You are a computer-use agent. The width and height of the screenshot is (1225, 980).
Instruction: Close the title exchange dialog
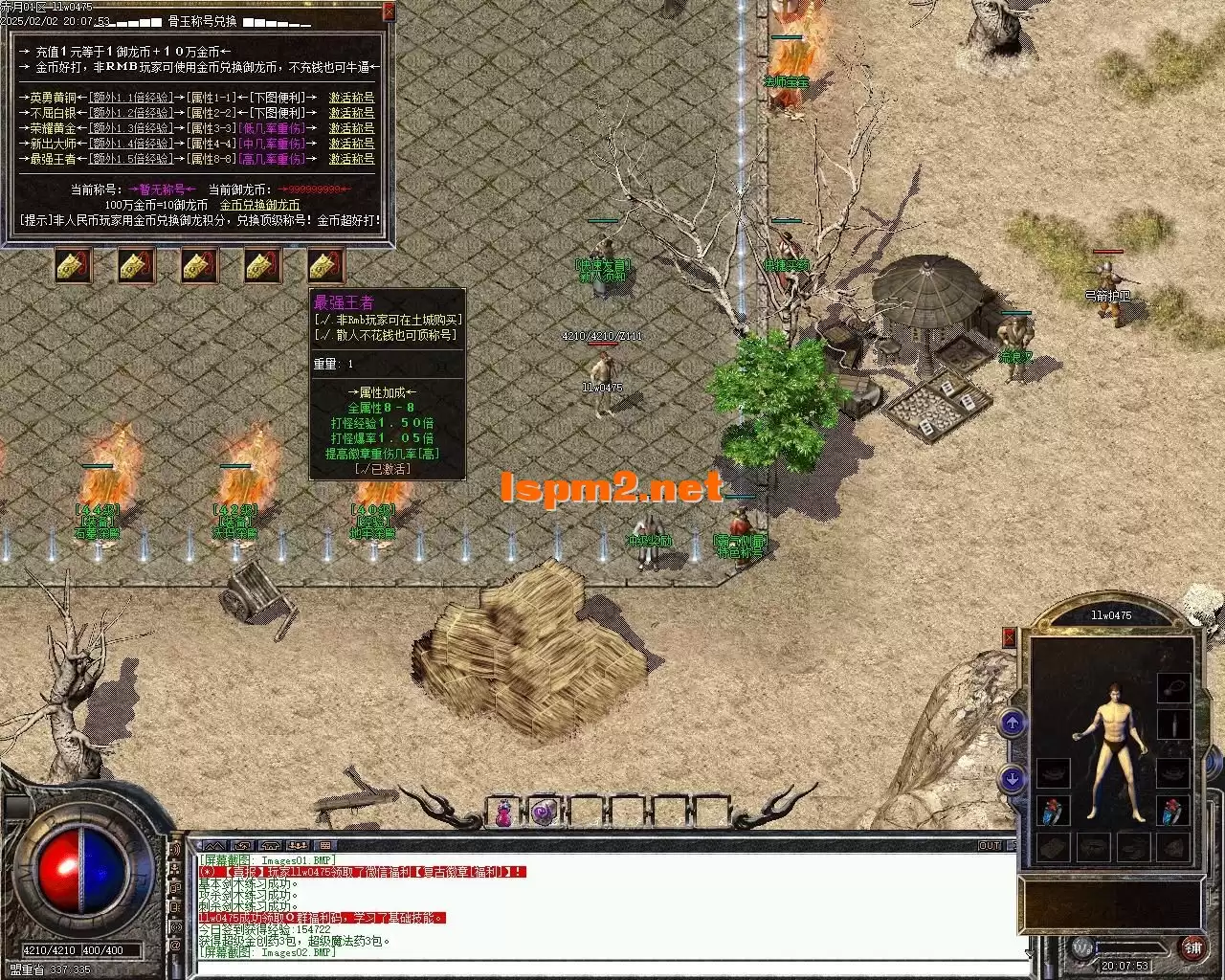coord(389,11)
